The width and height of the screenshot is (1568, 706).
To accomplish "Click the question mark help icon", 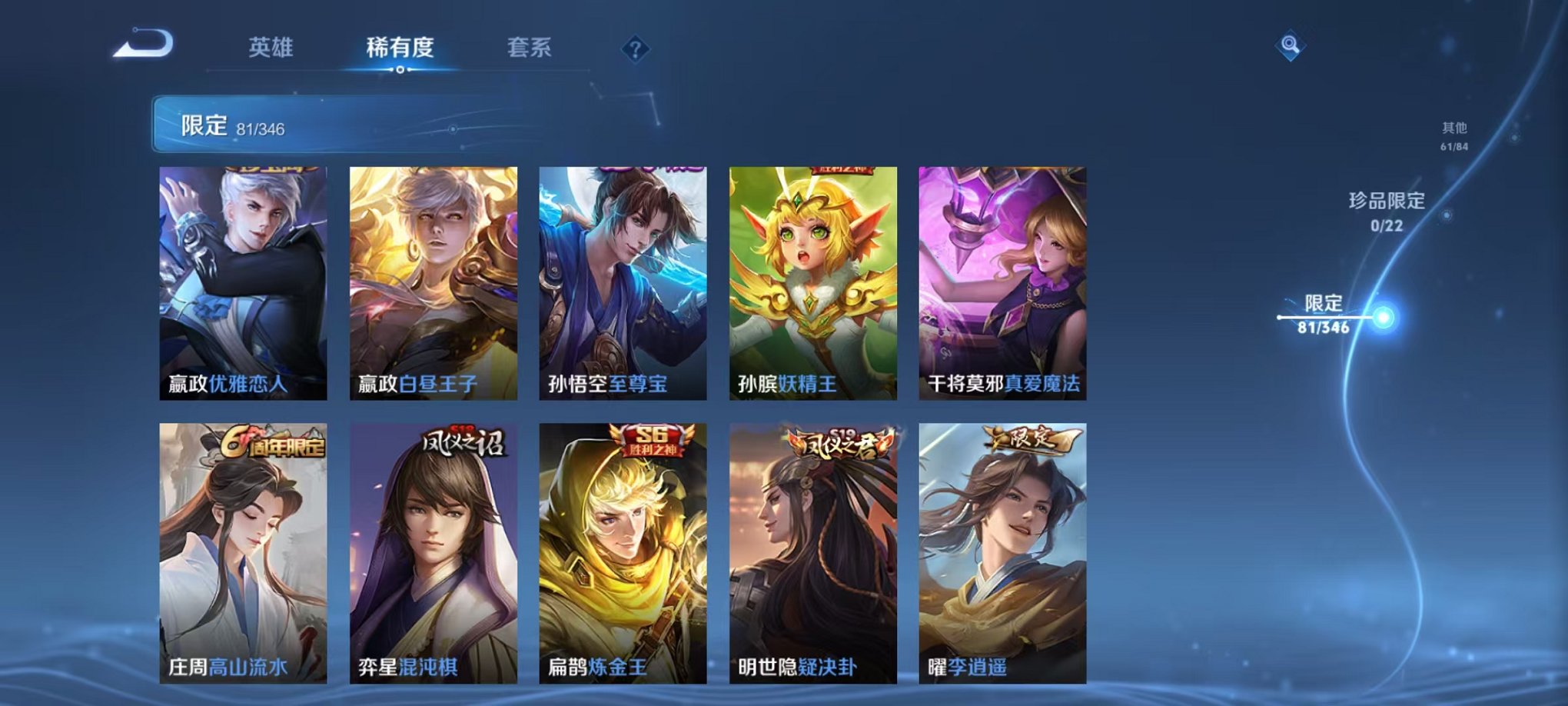I will 634,48.
